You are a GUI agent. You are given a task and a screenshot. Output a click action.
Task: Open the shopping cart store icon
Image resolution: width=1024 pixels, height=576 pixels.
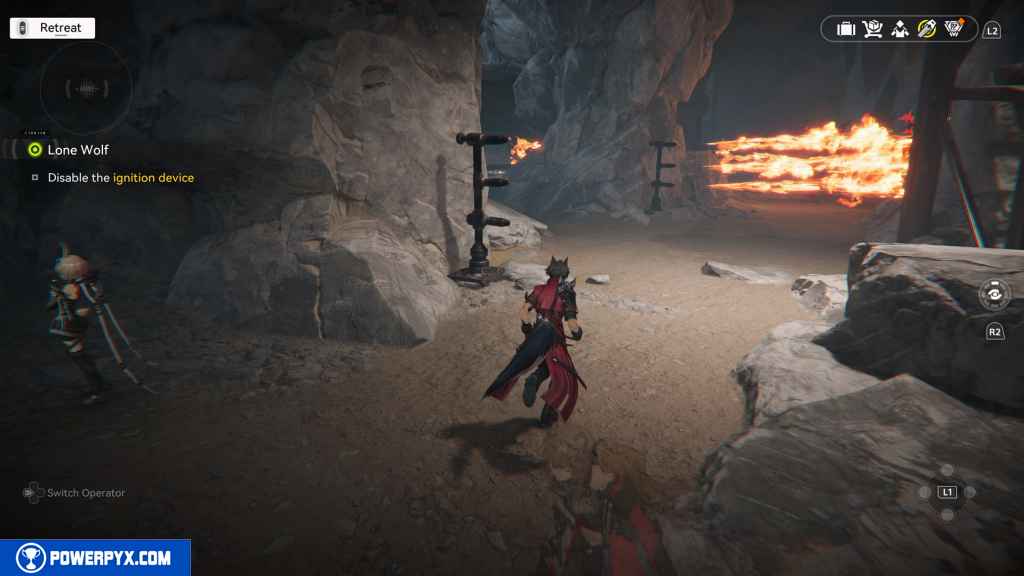[873, 29]
